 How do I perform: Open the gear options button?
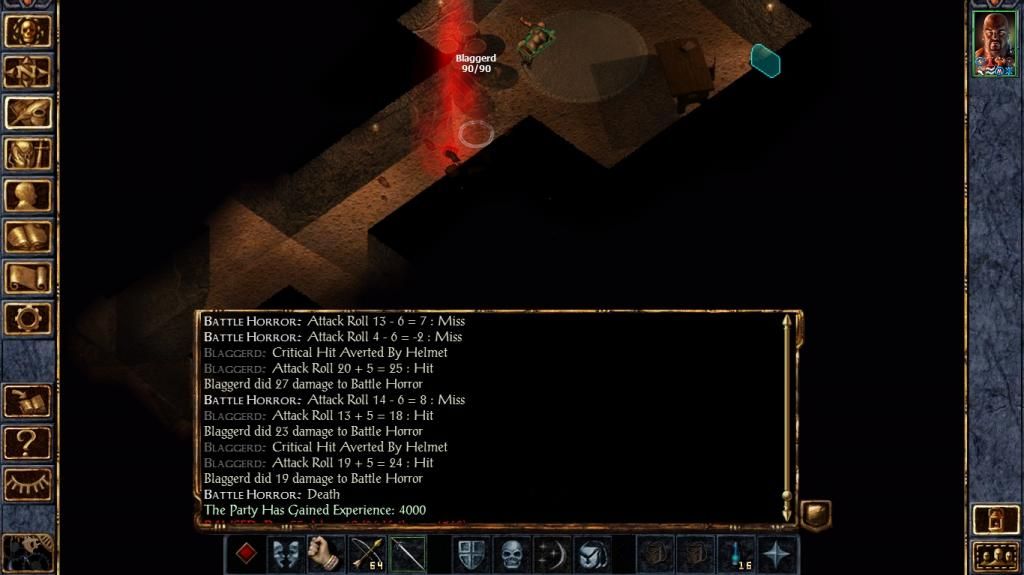28,318
